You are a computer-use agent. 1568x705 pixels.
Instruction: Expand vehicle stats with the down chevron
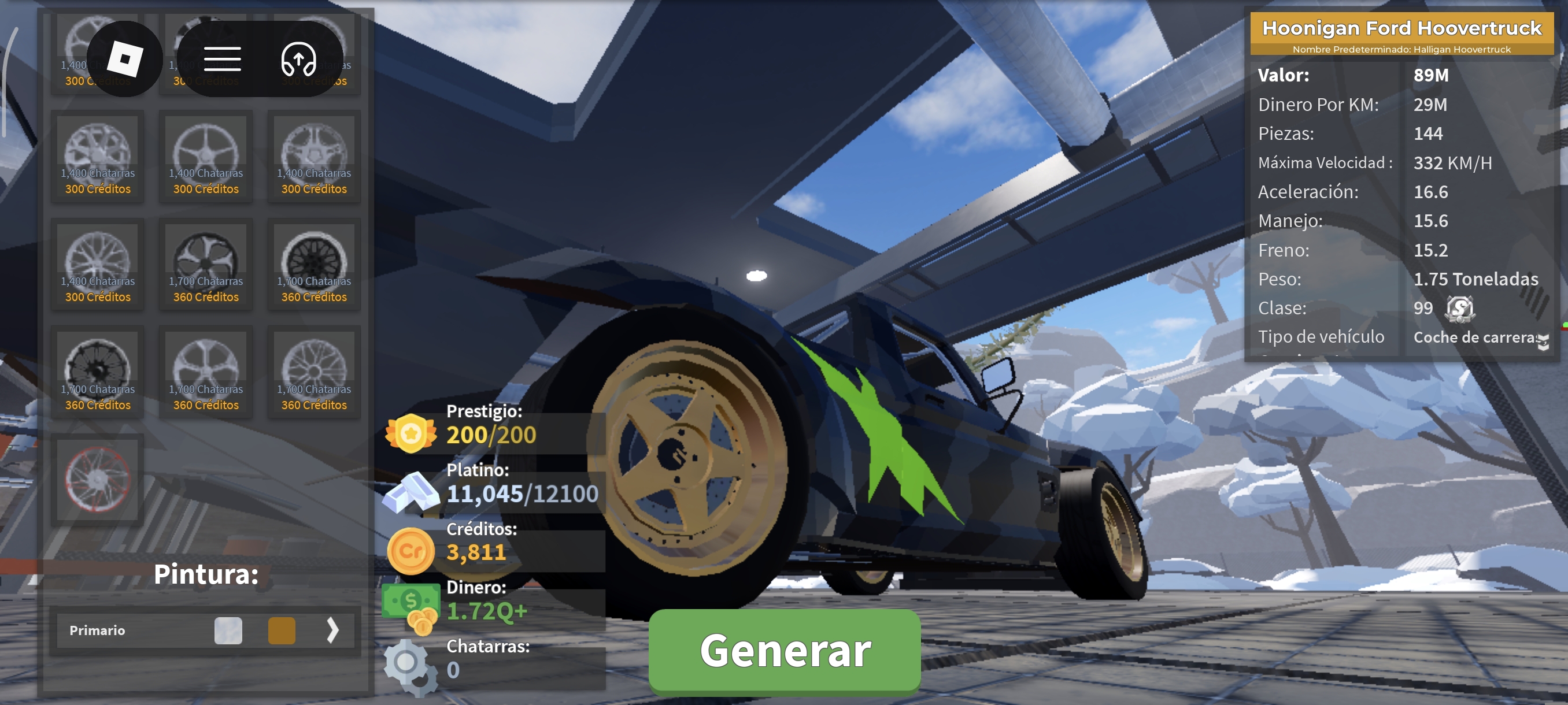pos(1543,343)
